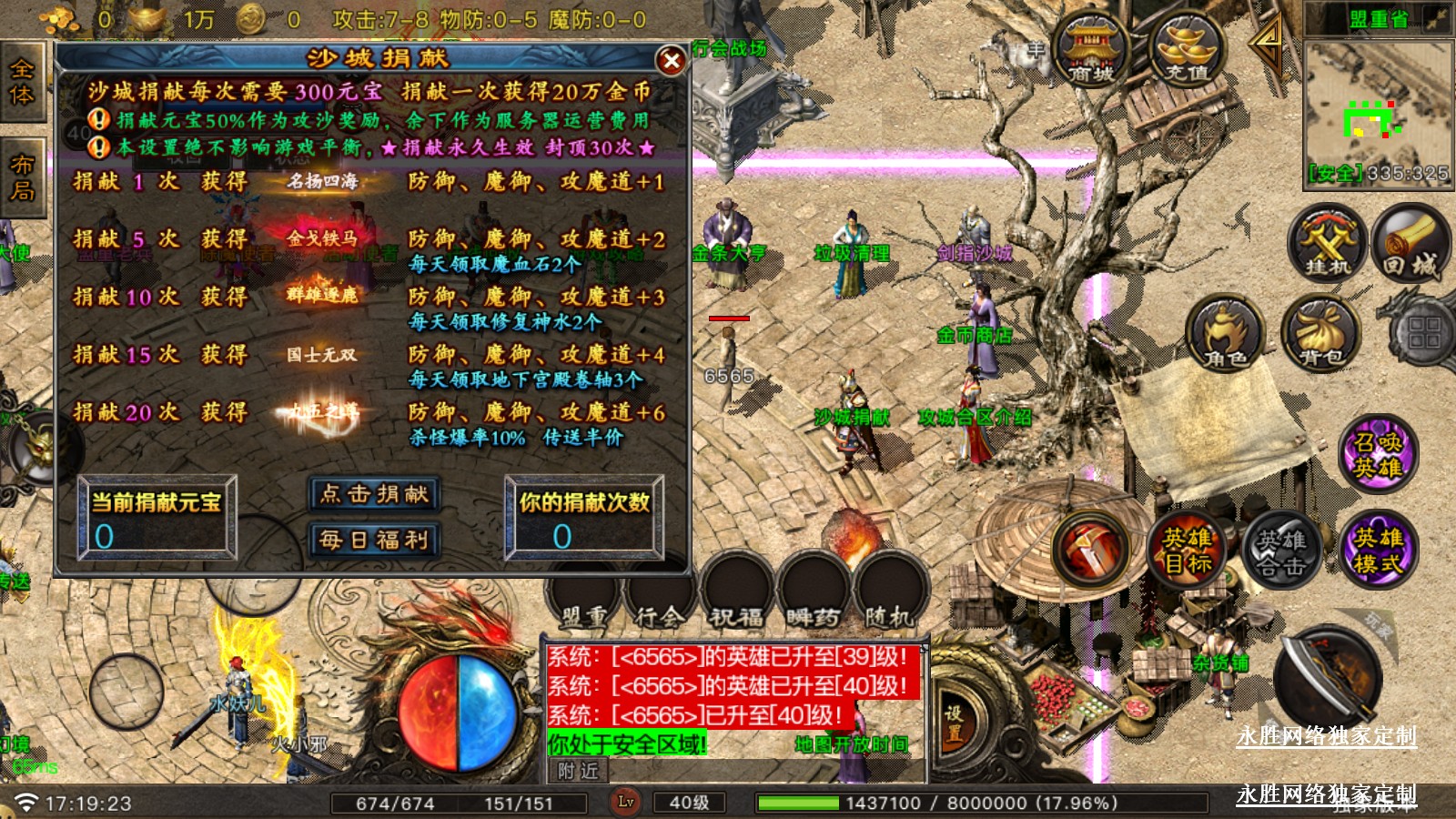Claim the 每日福利 daily benefits
Viewport: 1456px width, 819px height.
(374, 540)
